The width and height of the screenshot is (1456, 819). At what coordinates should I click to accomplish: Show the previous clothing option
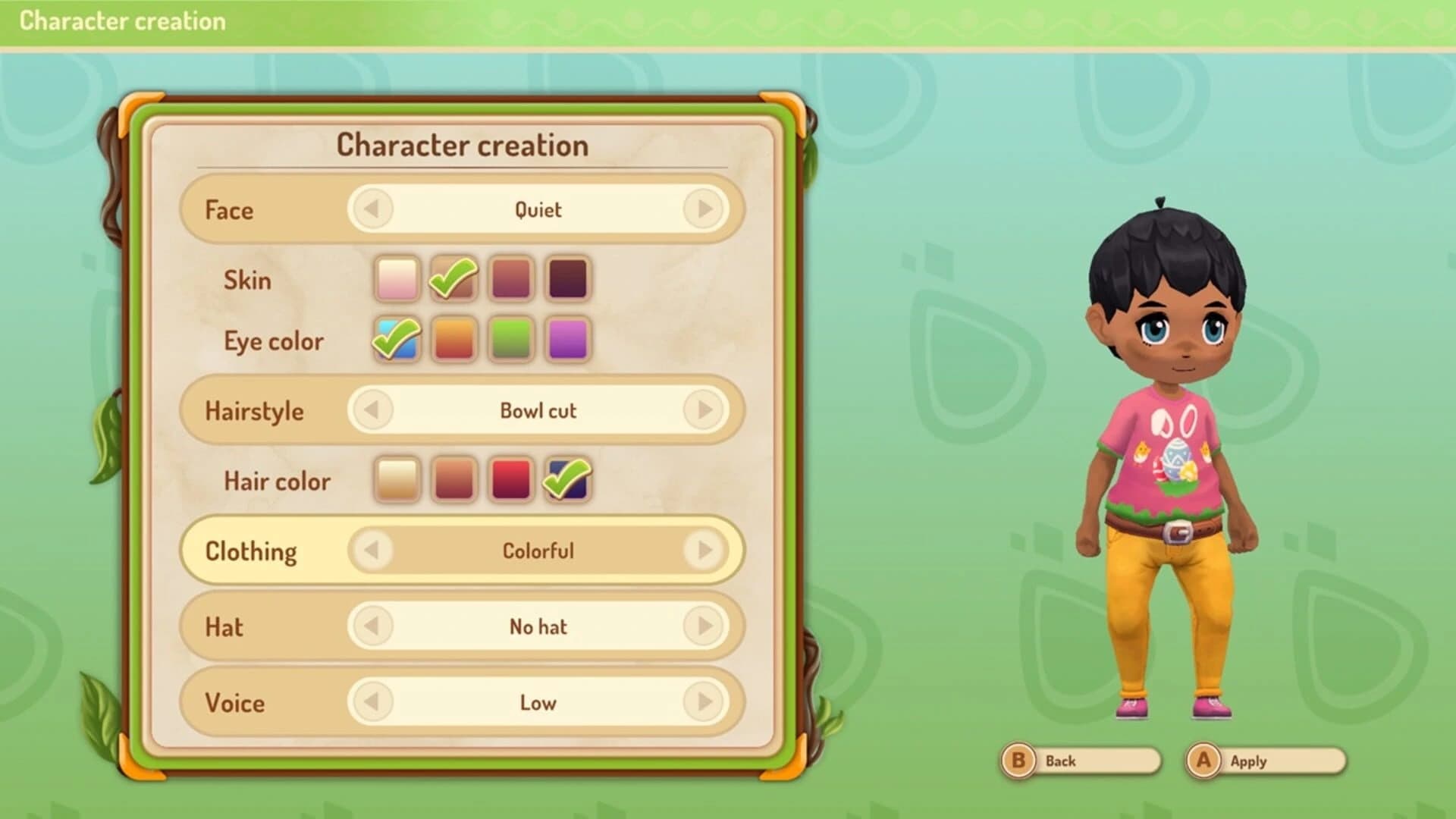coord(371,551)
